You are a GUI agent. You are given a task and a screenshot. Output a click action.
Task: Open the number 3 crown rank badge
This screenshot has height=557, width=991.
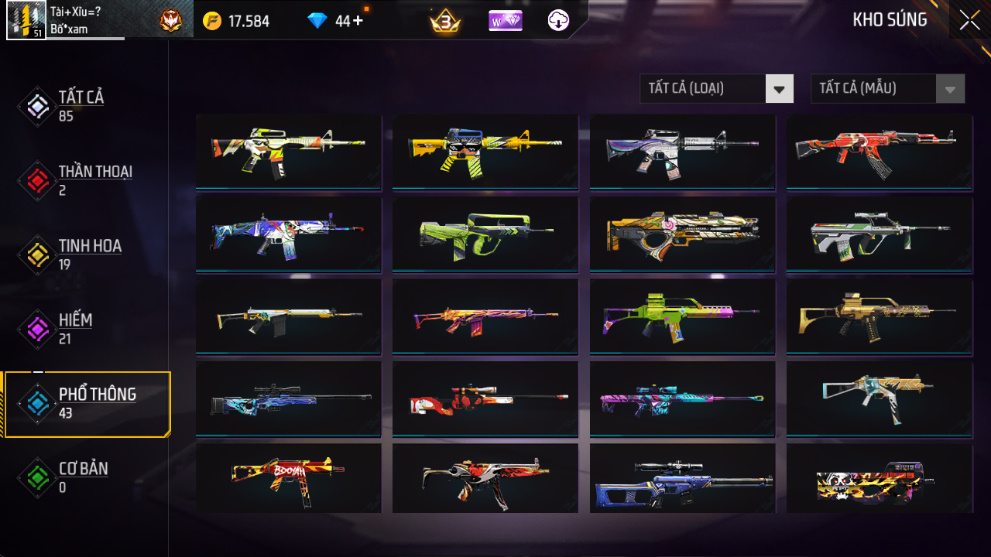coord(445,20)
